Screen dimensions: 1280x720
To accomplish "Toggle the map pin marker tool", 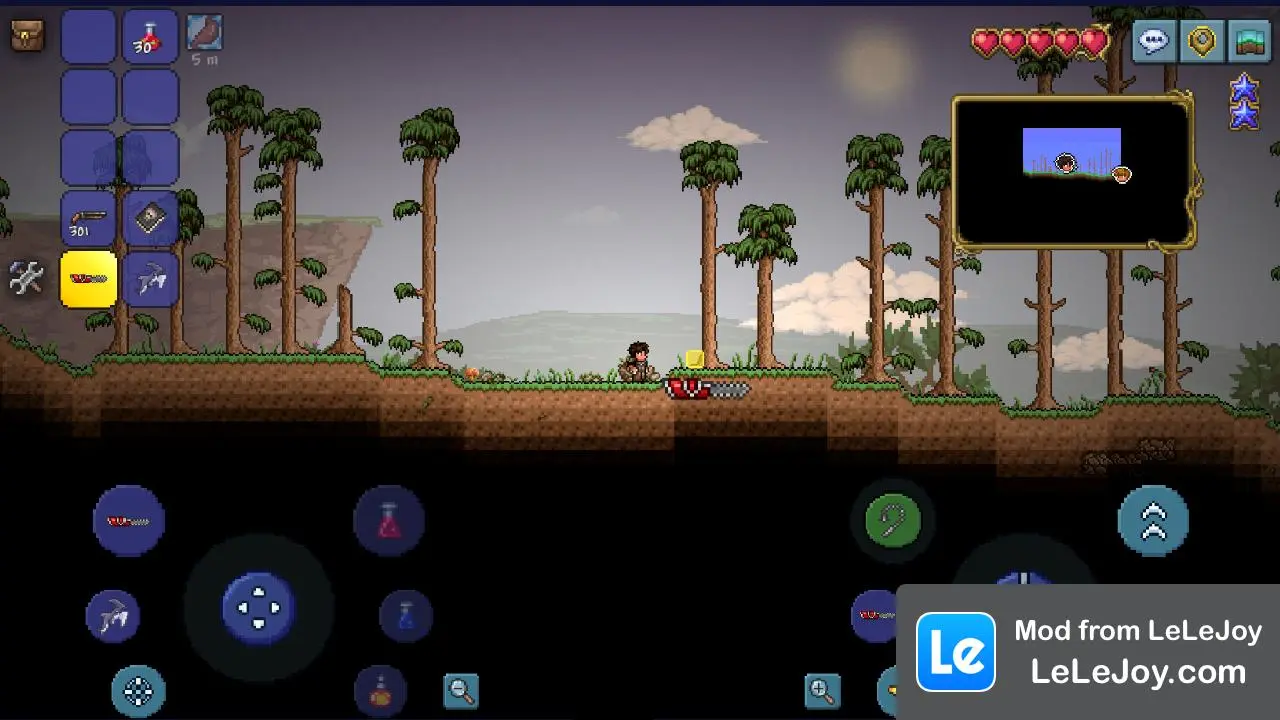I will pos(1201,41).
